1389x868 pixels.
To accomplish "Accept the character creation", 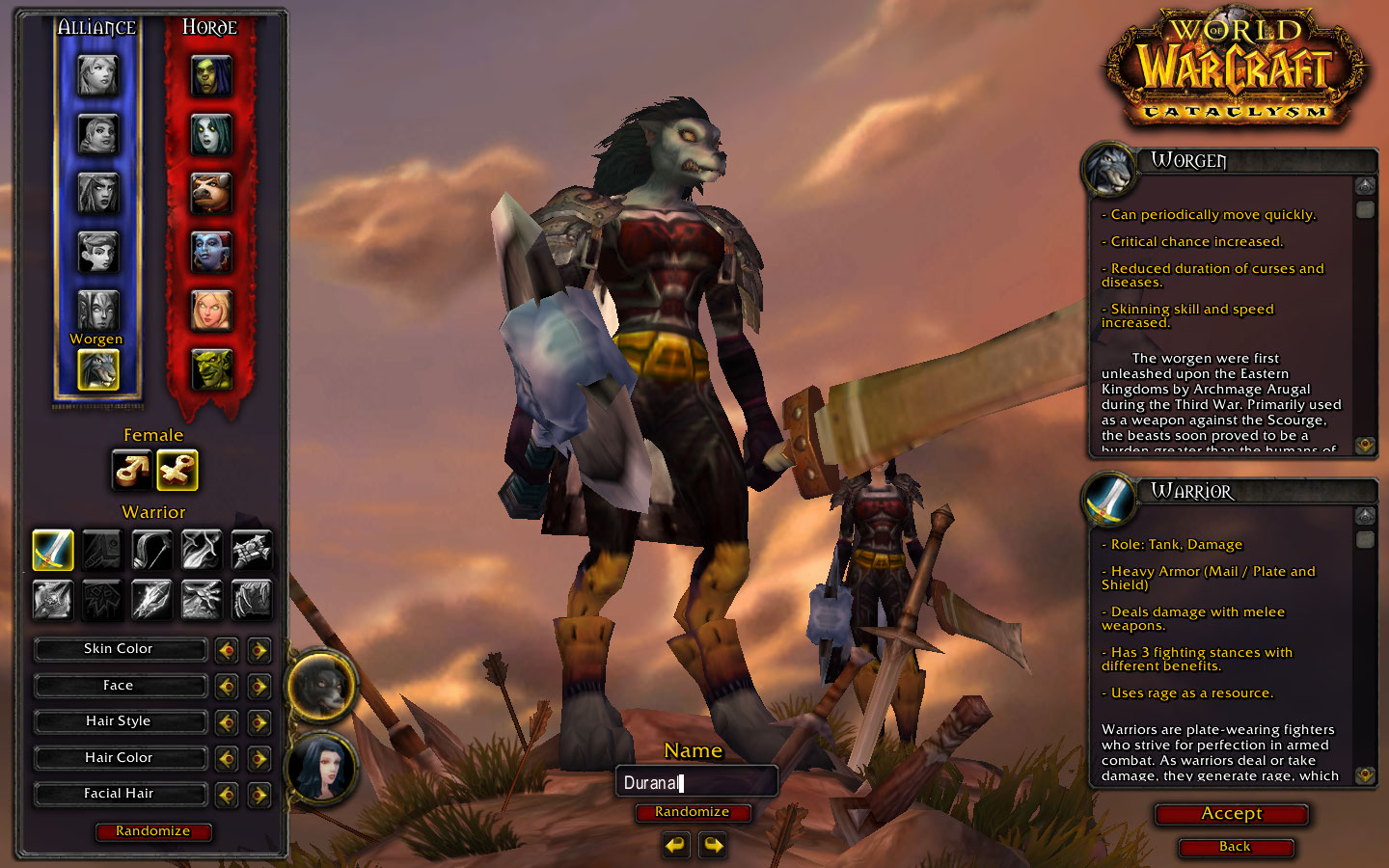I will [x=1232, y=814].
